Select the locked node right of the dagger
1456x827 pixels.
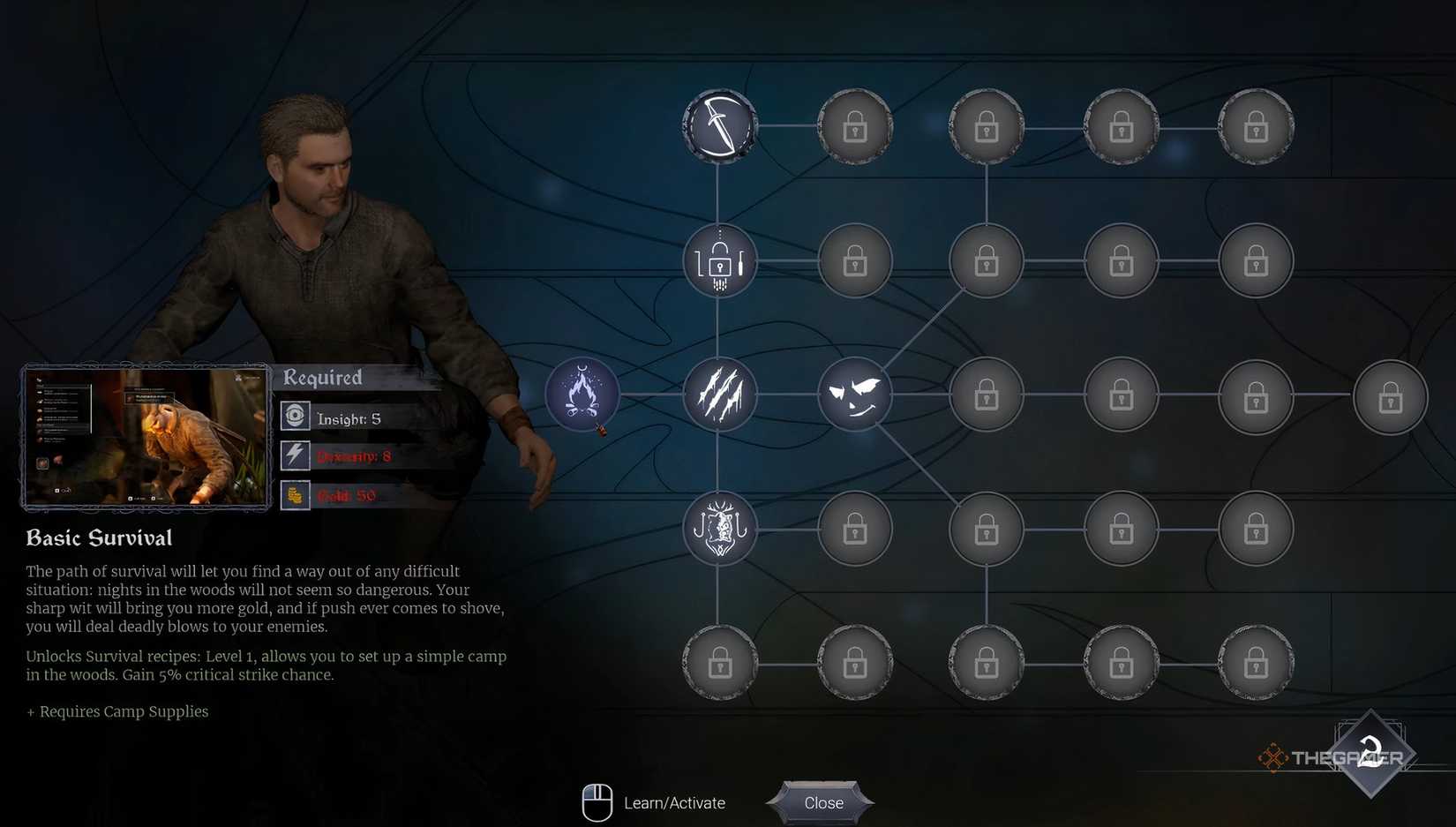854,126
